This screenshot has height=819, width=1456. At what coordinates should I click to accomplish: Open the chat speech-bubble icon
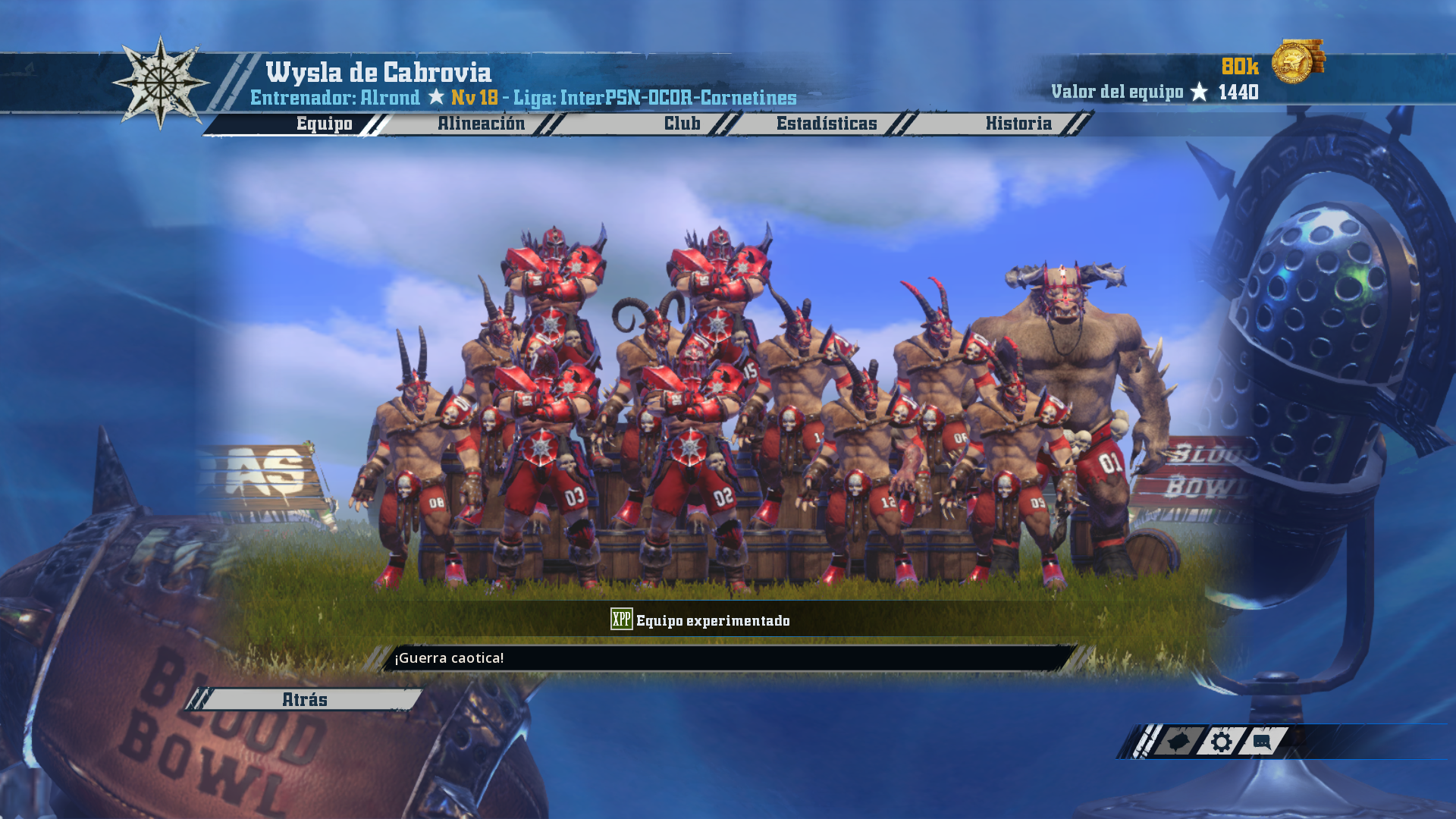click(1262, 742)
